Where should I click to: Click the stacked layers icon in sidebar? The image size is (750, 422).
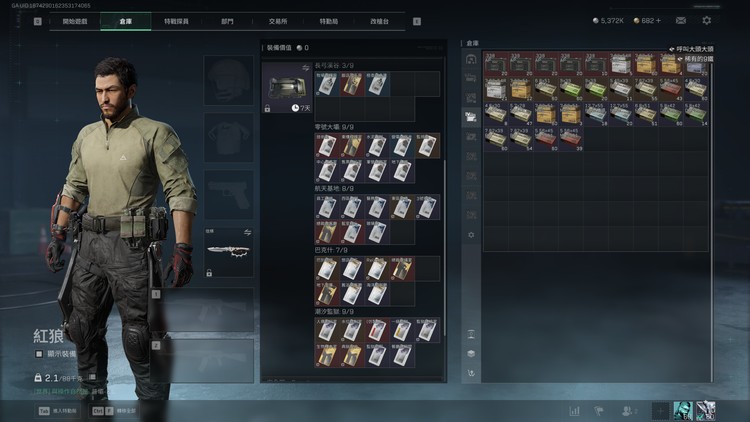click(x=471, y=353)
